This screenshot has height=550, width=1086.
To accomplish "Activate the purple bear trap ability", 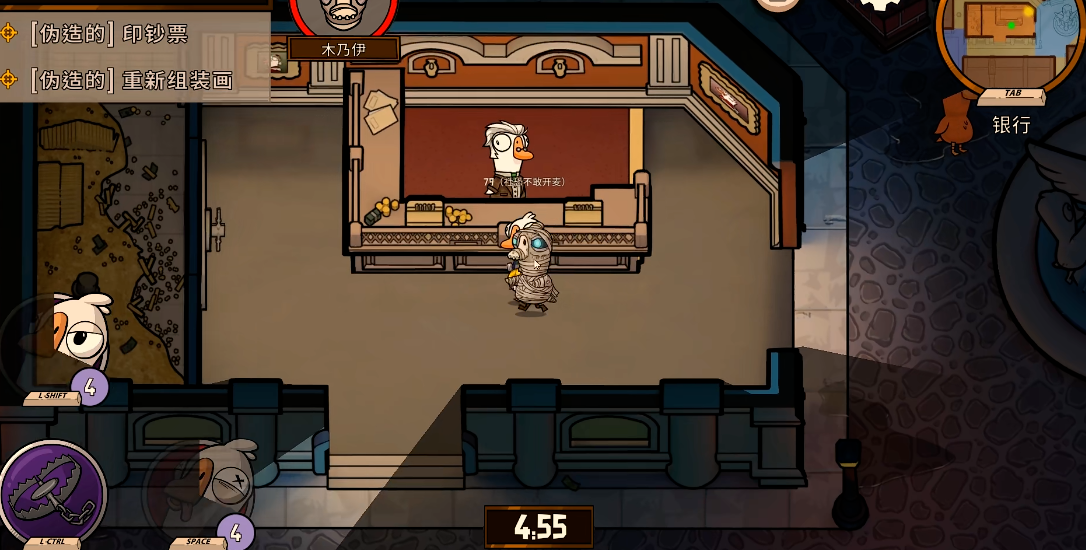I will tap(52, 491).
